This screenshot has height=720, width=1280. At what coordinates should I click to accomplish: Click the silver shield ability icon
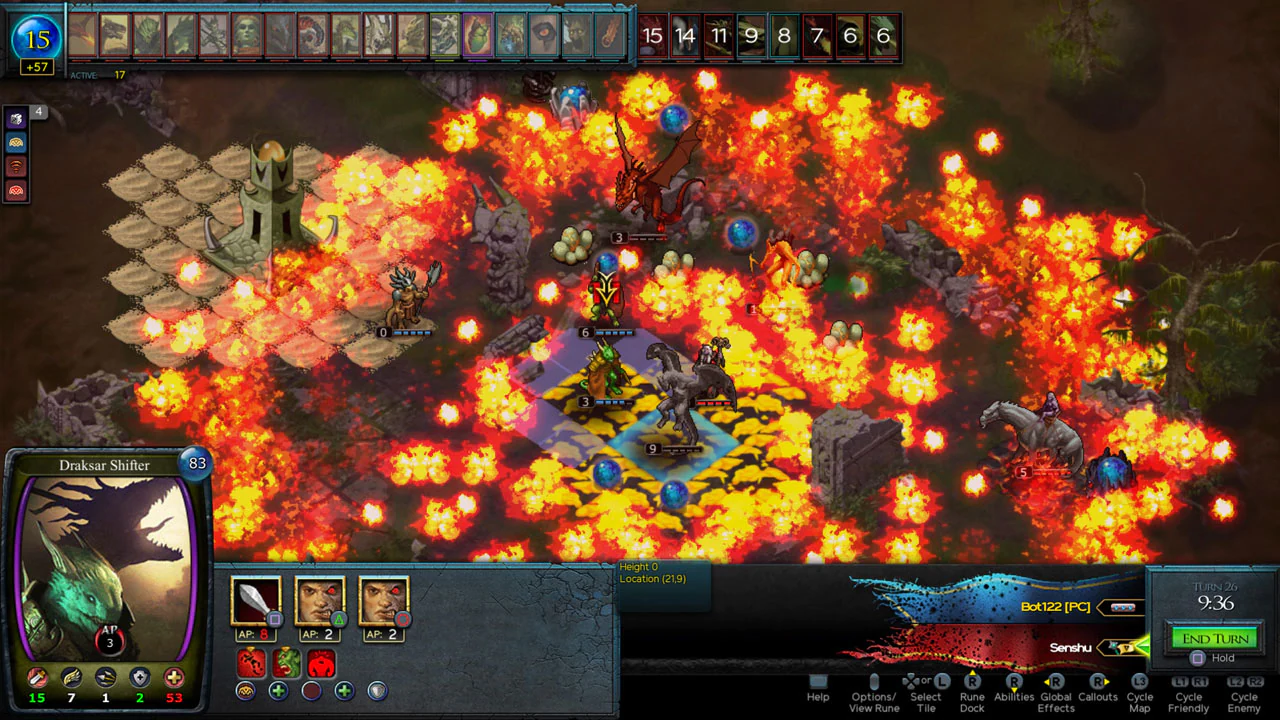pyautogui.click(x=377, y=690)
